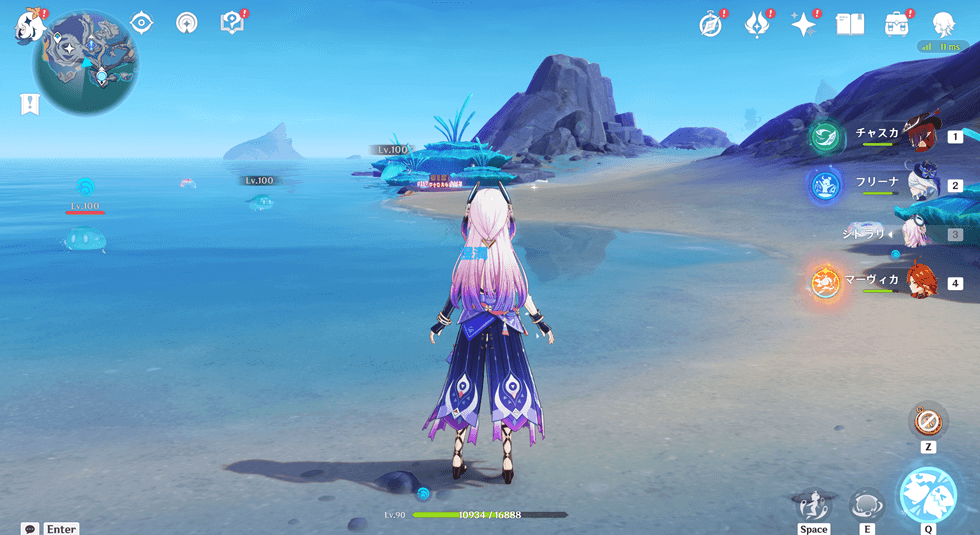This screenshot has width=980, height=535.
Task: Tap the sprint dash icon
Action: pyautogui.click(x=814, y=502)
